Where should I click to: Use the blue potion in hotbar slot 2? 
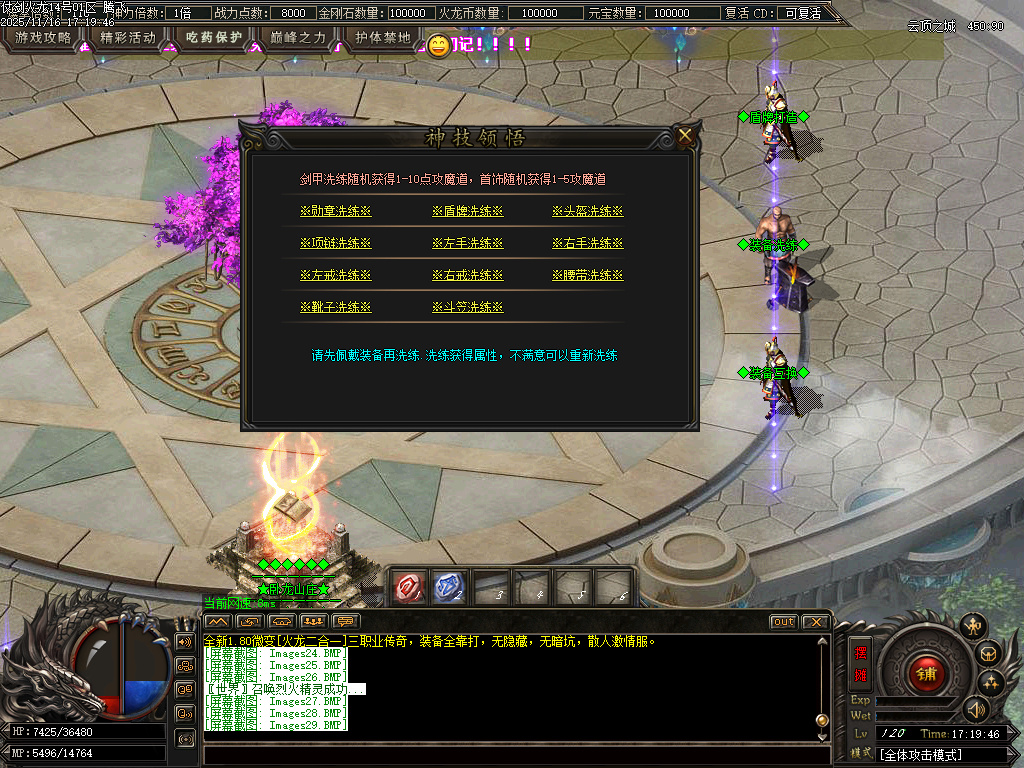tap(449, 587)
